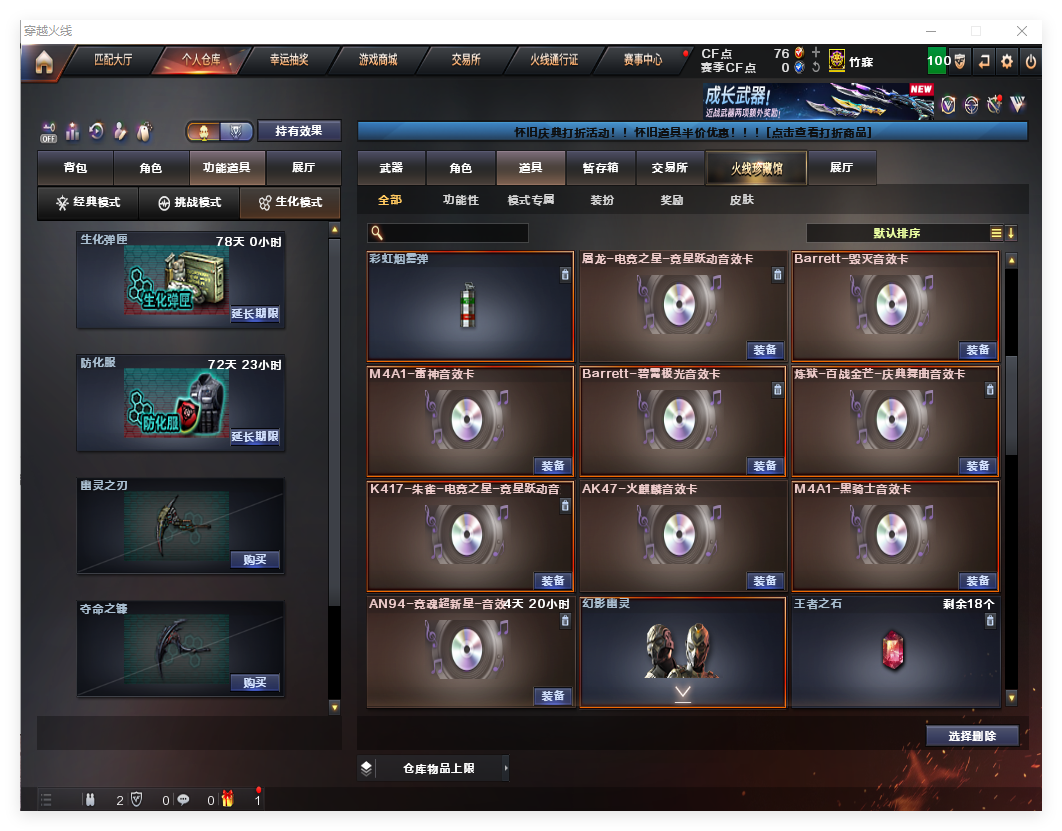Open the power exit icon
The image size is (1062, 831).
(x=1031, y=61)
